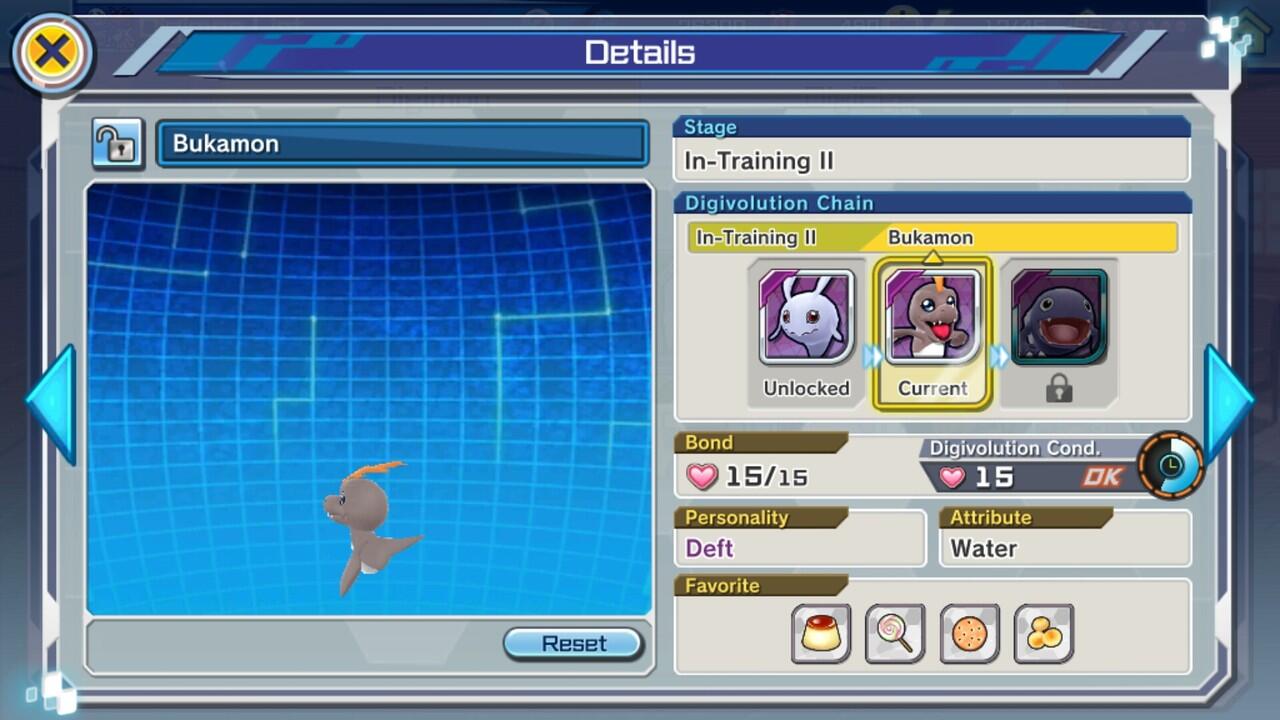Choose the yellow dumplings favorite food icon

1043,633
